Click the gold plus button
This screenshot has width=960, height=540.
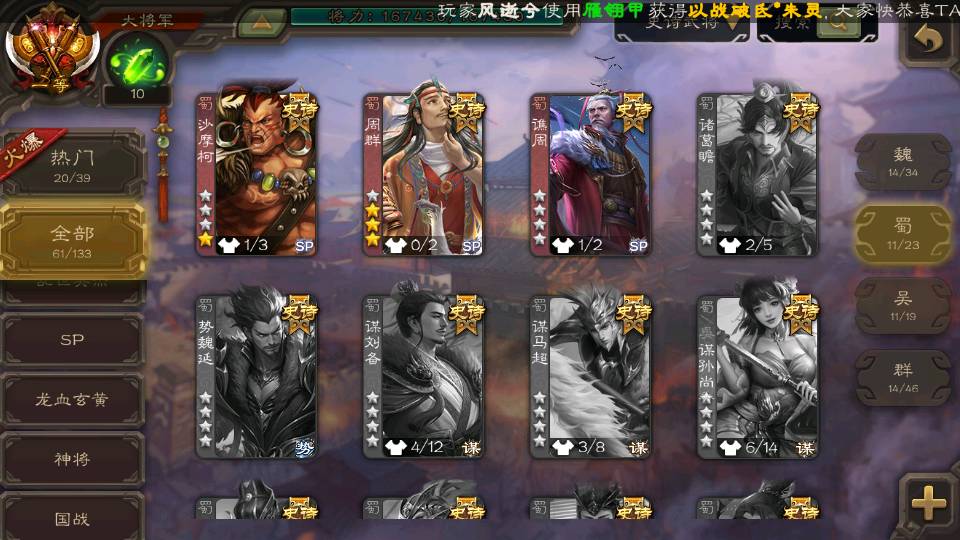pyautogui.click(x=929, y=503)
